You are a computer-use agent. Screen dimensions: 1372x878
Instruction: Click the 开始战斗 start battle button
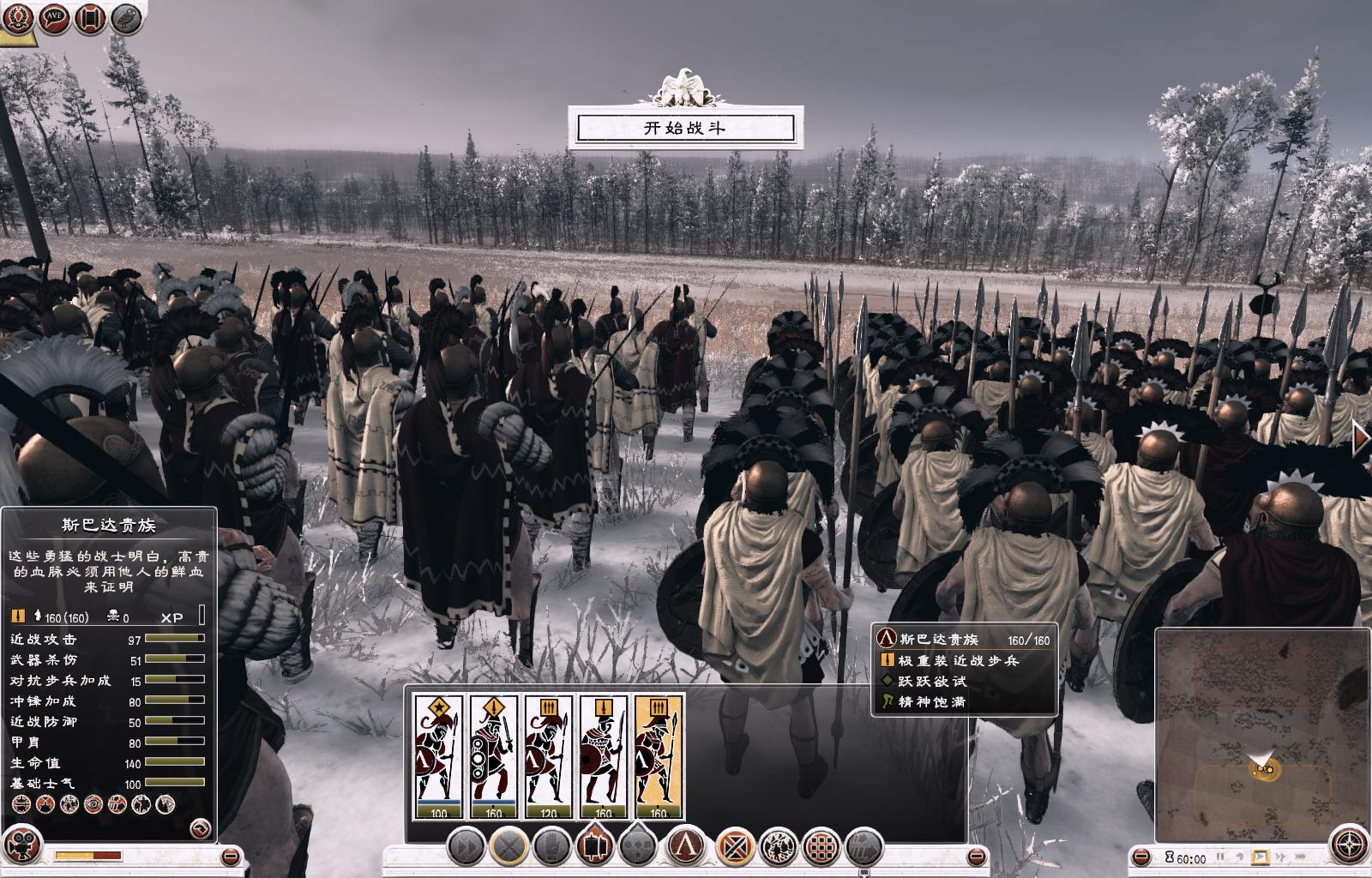pos(684,129)
